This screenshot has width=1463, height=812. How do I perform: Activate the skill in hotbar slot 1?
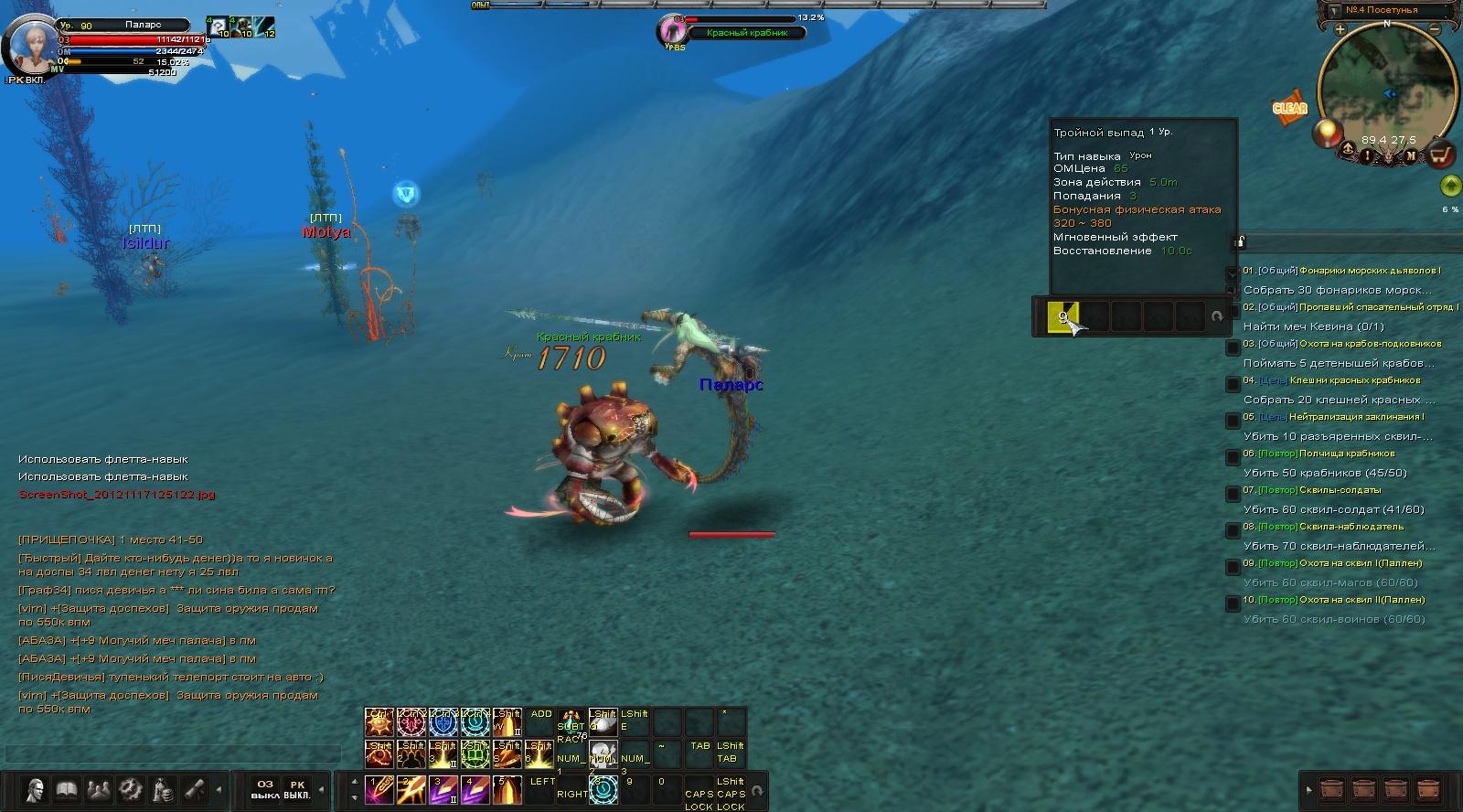(379, 789)
